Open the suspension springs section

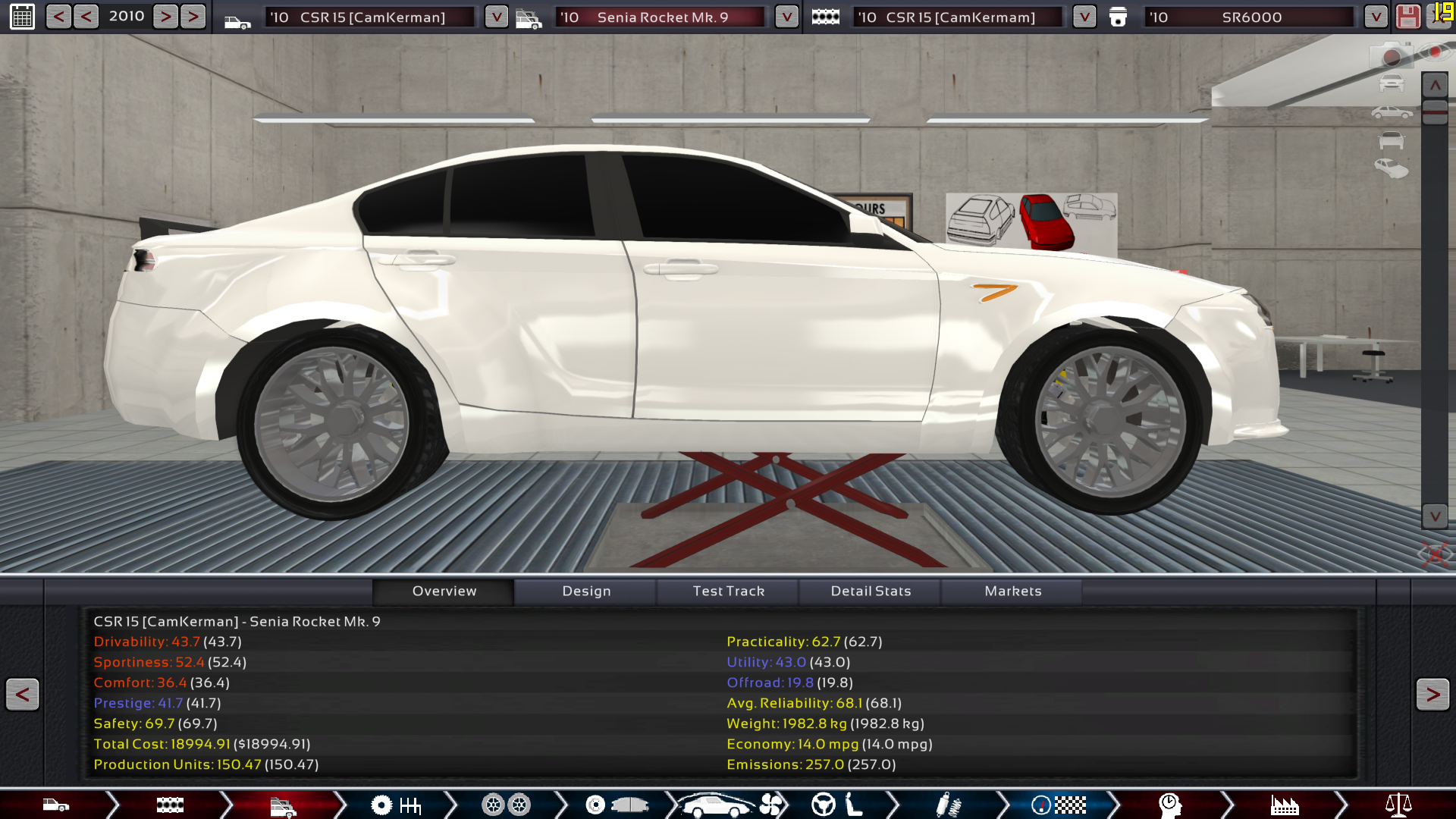tap(948, 805)
